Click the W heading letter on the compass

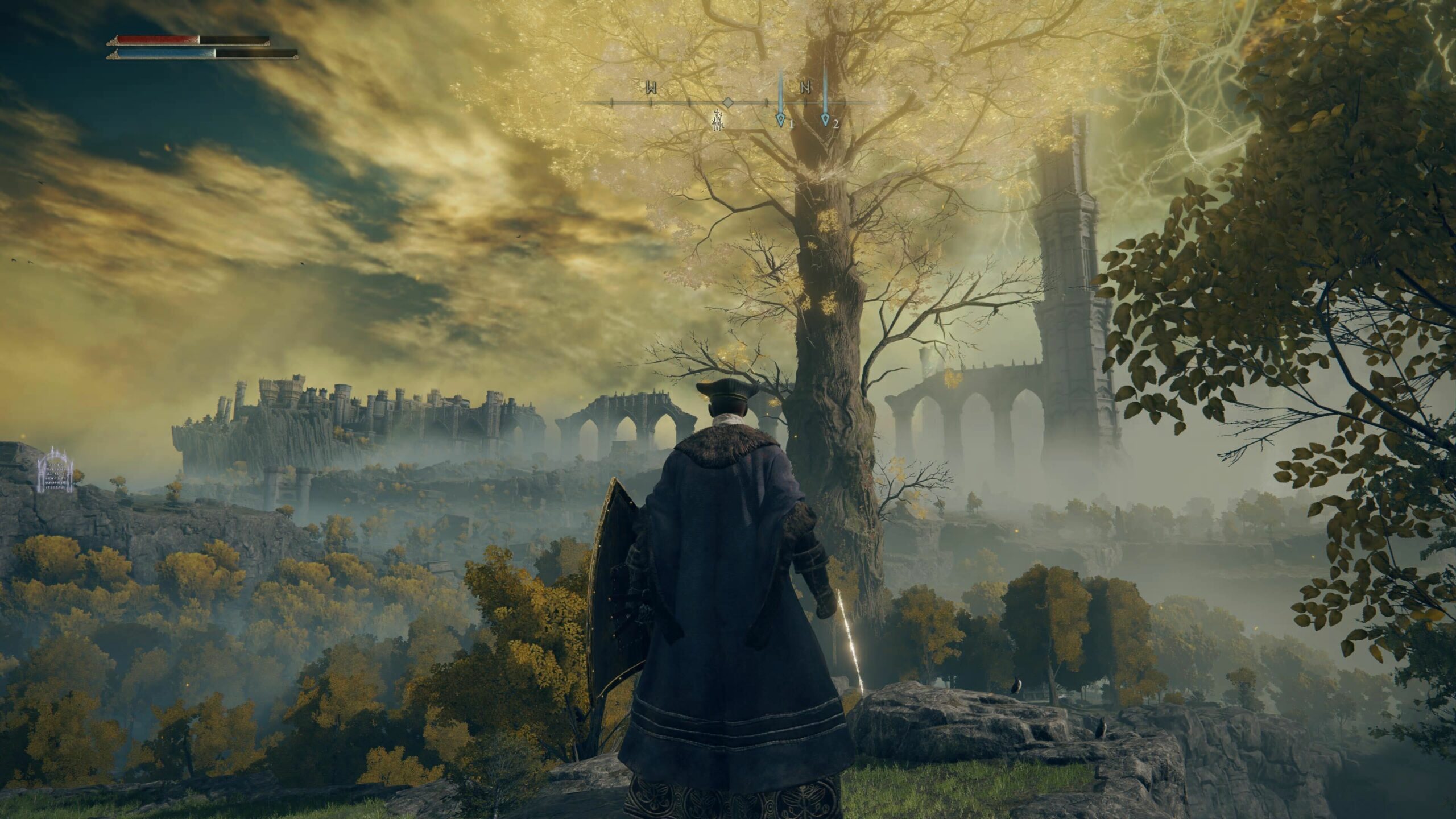(x=651, y=88)
